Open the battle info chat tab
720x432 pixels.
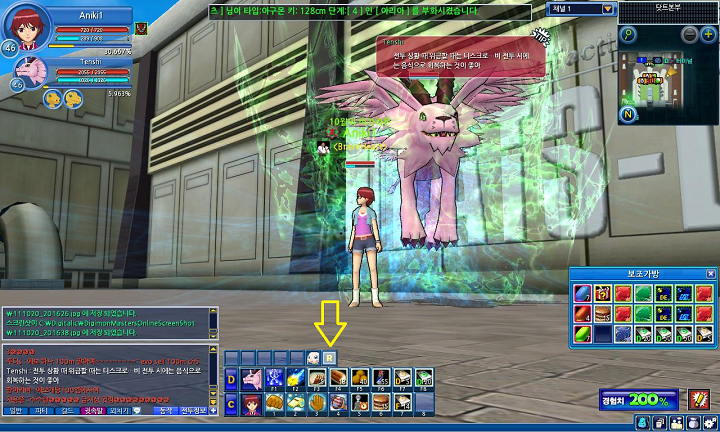coord(192,410)
